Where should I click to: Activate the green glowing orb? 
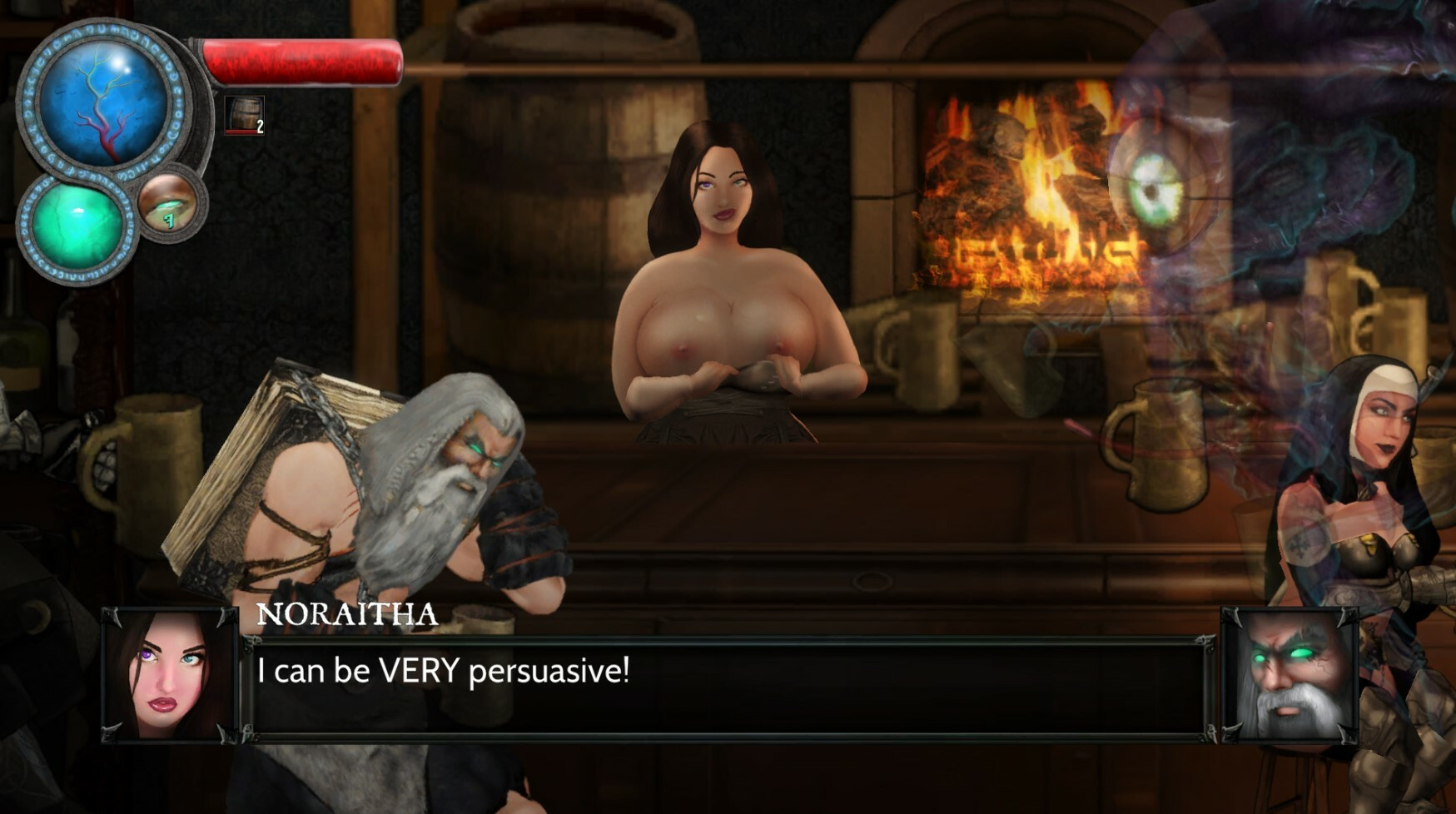coord(76,227)
